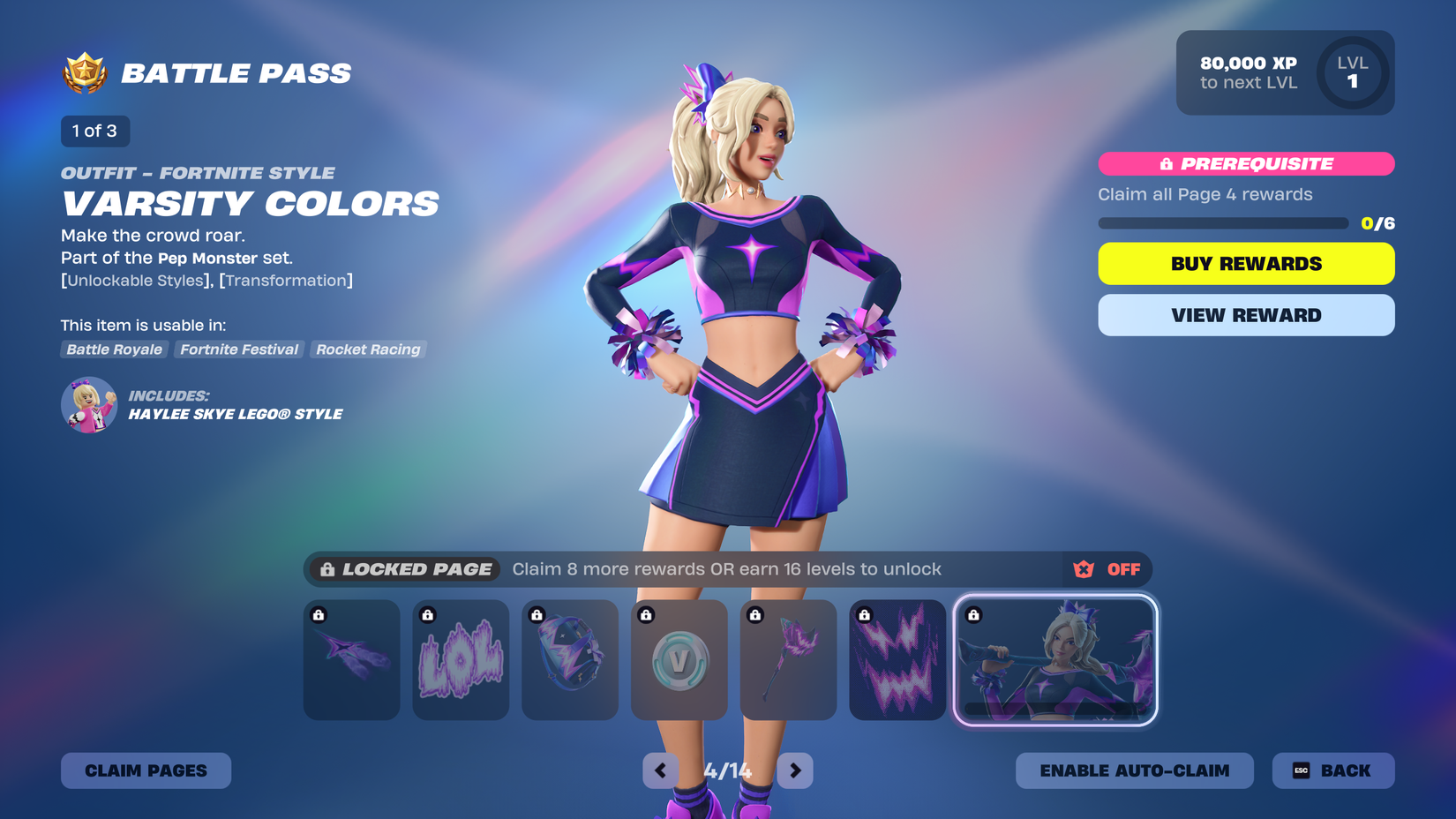Select the locked V-Bucks reward
This screenshot has width=1456, height=819.
[679, 659]
